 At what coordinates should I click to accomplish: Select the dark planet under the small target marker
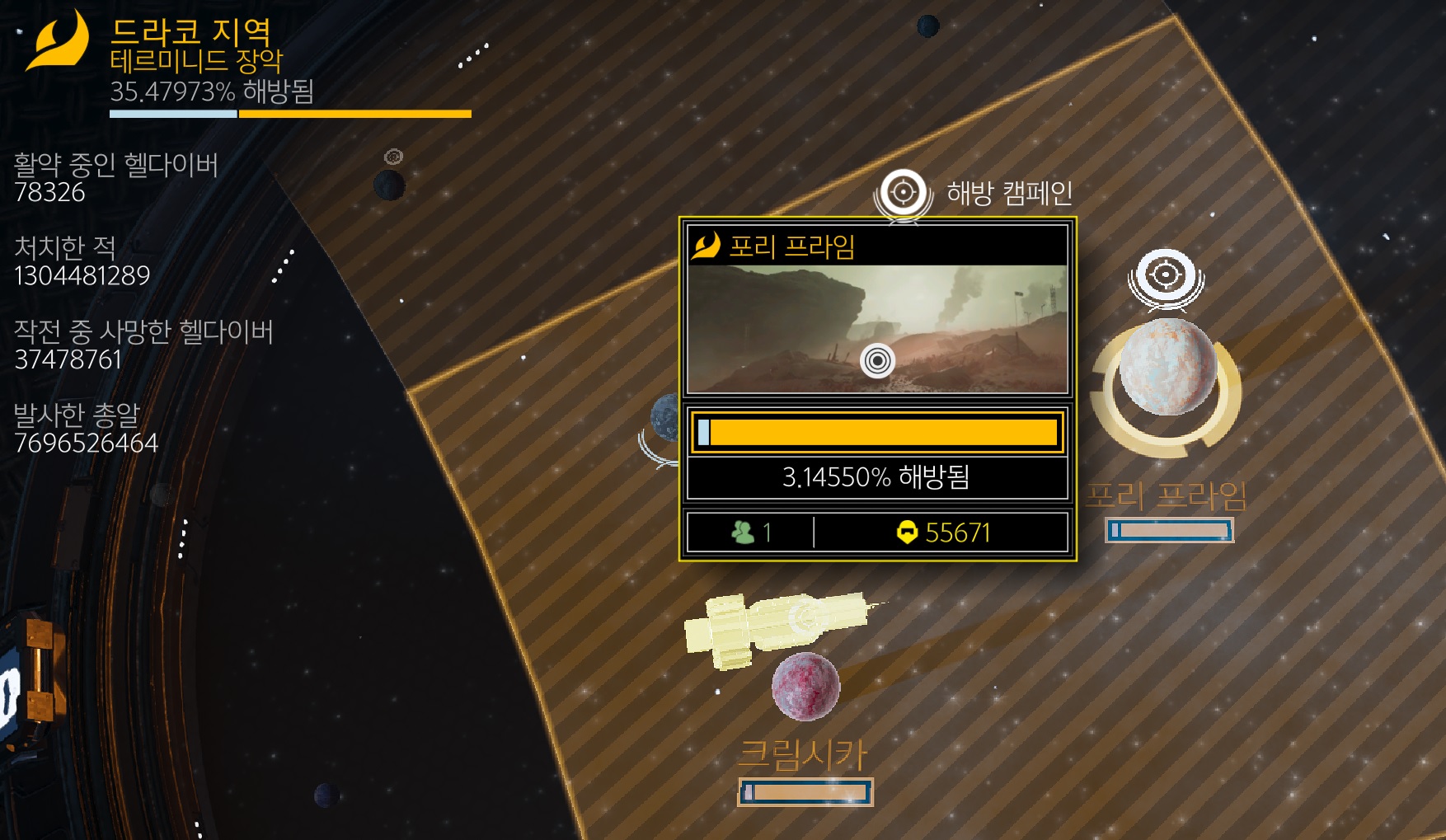pyautogui.click(x=389, y=185)
